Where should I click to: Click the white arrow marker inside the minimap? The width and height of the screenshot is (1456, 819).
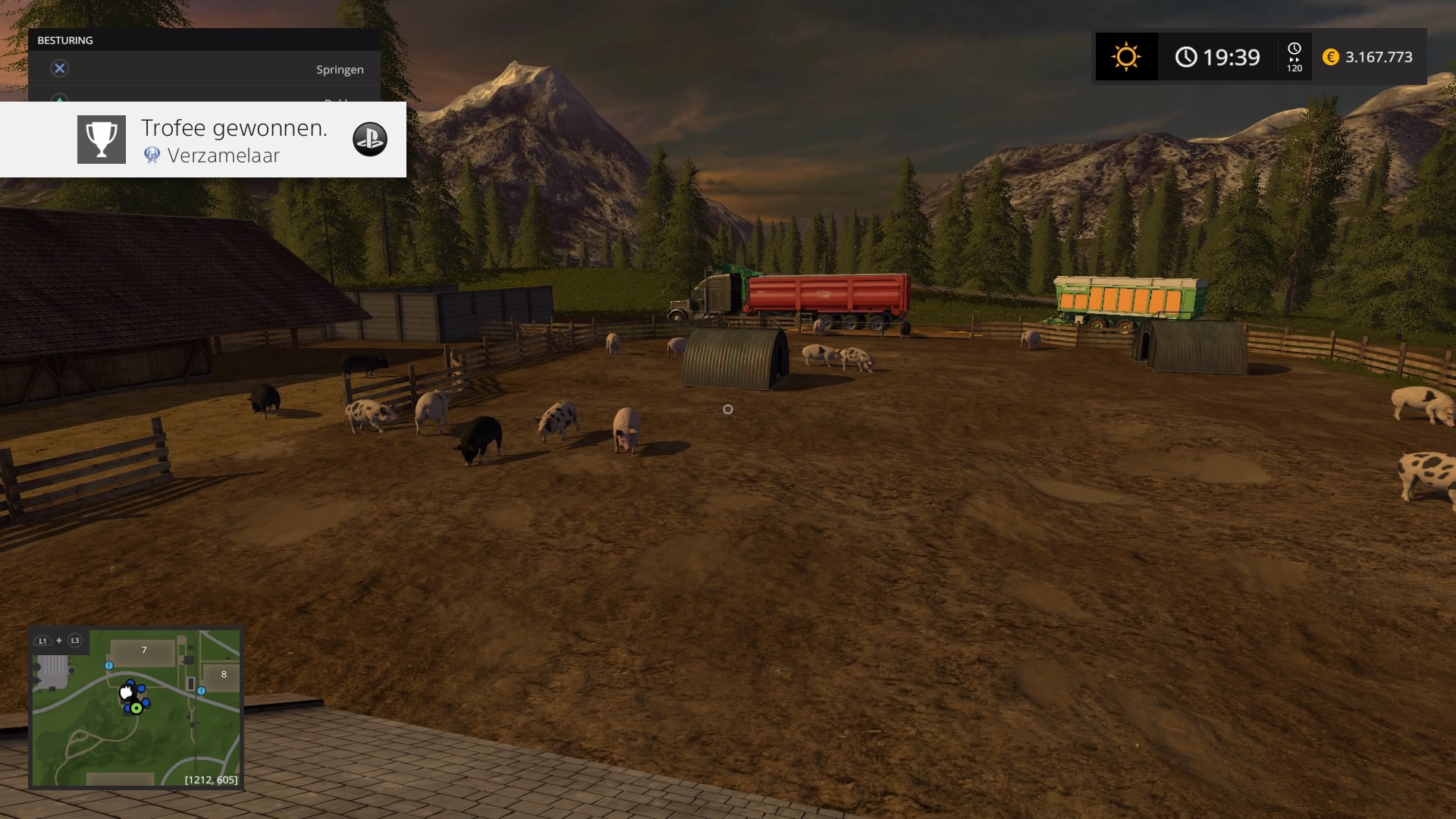pos(125,691)
